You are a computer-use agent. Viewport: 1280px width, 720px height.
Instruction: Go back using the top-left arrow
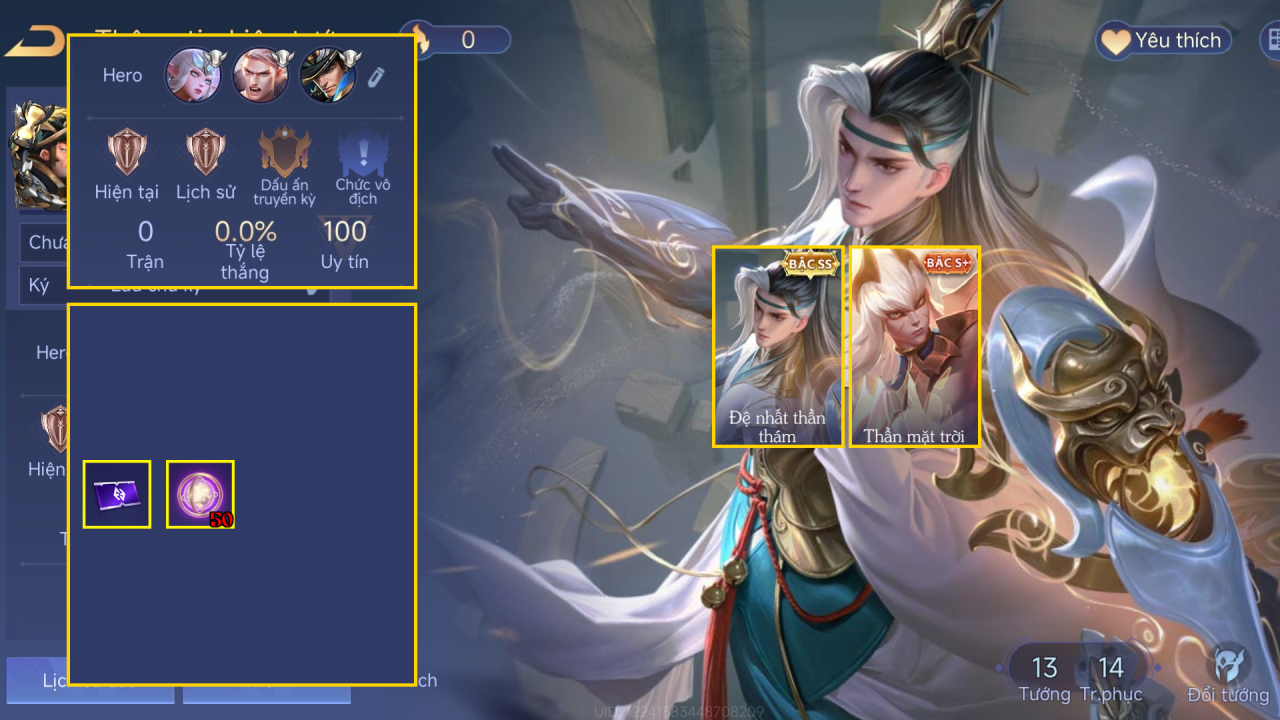32,42
